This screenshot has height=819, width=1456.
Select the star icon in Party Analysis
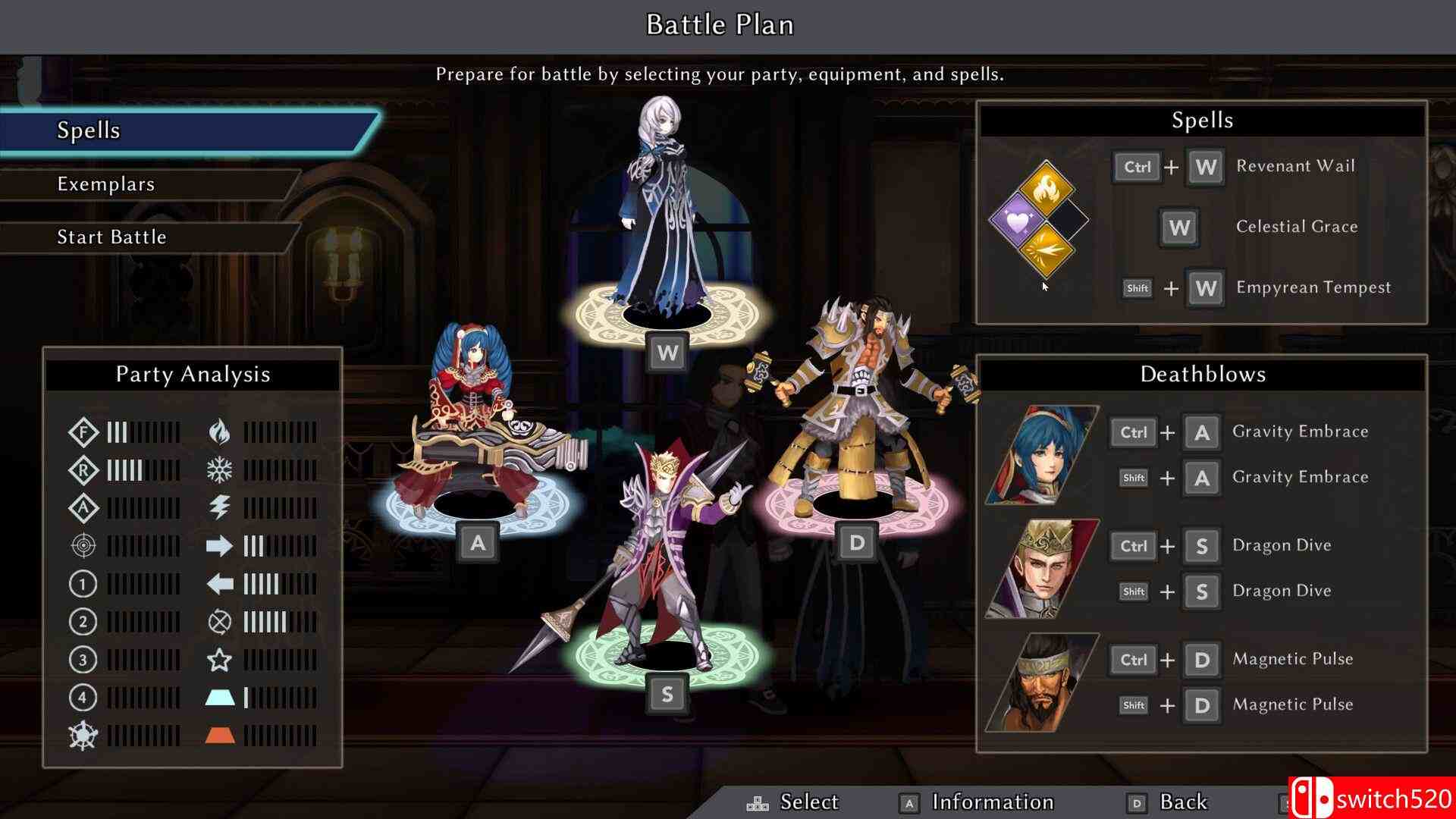220,660
